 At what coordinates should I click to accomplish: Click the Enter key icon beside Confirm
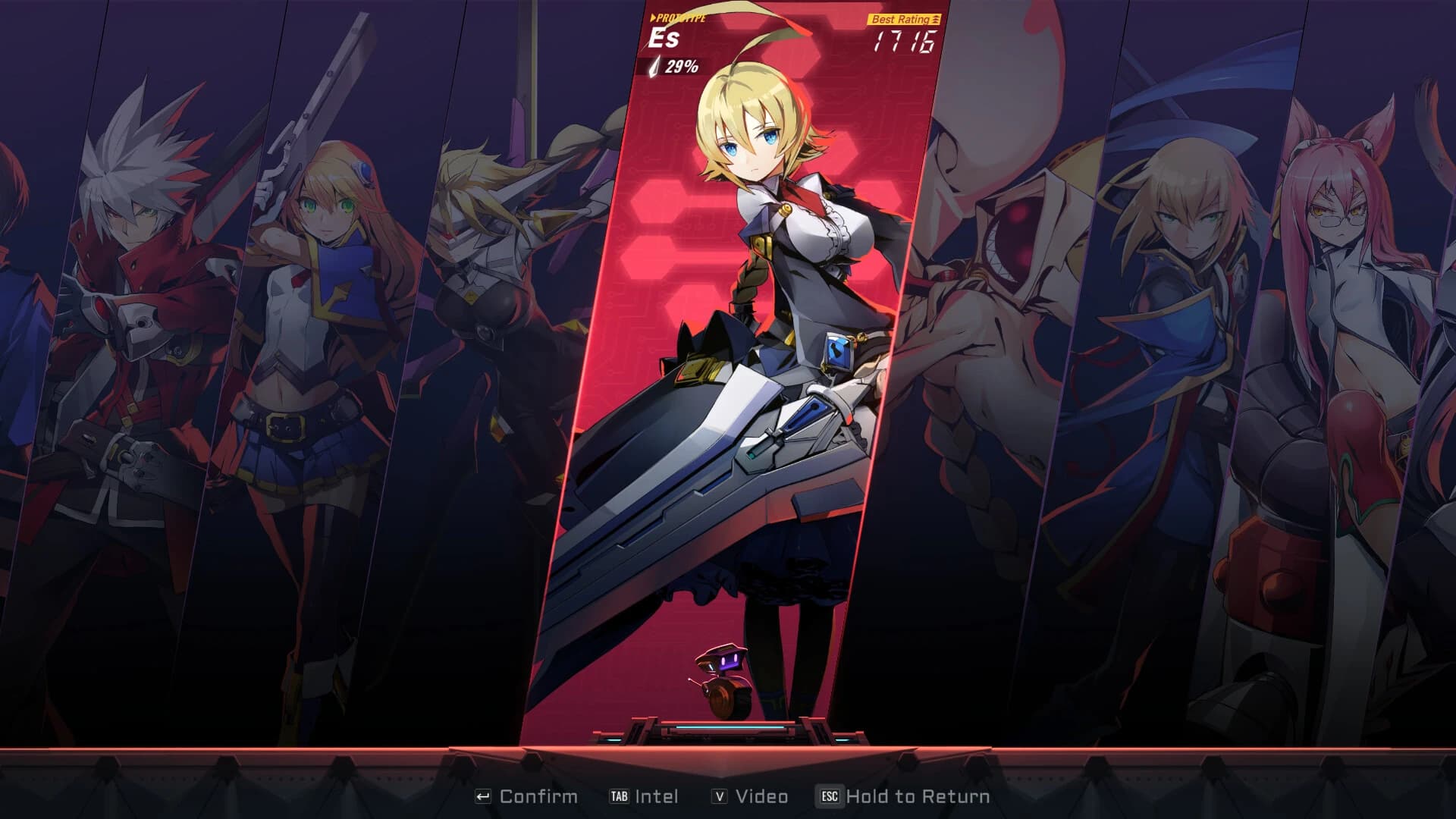tap(484, 796)
